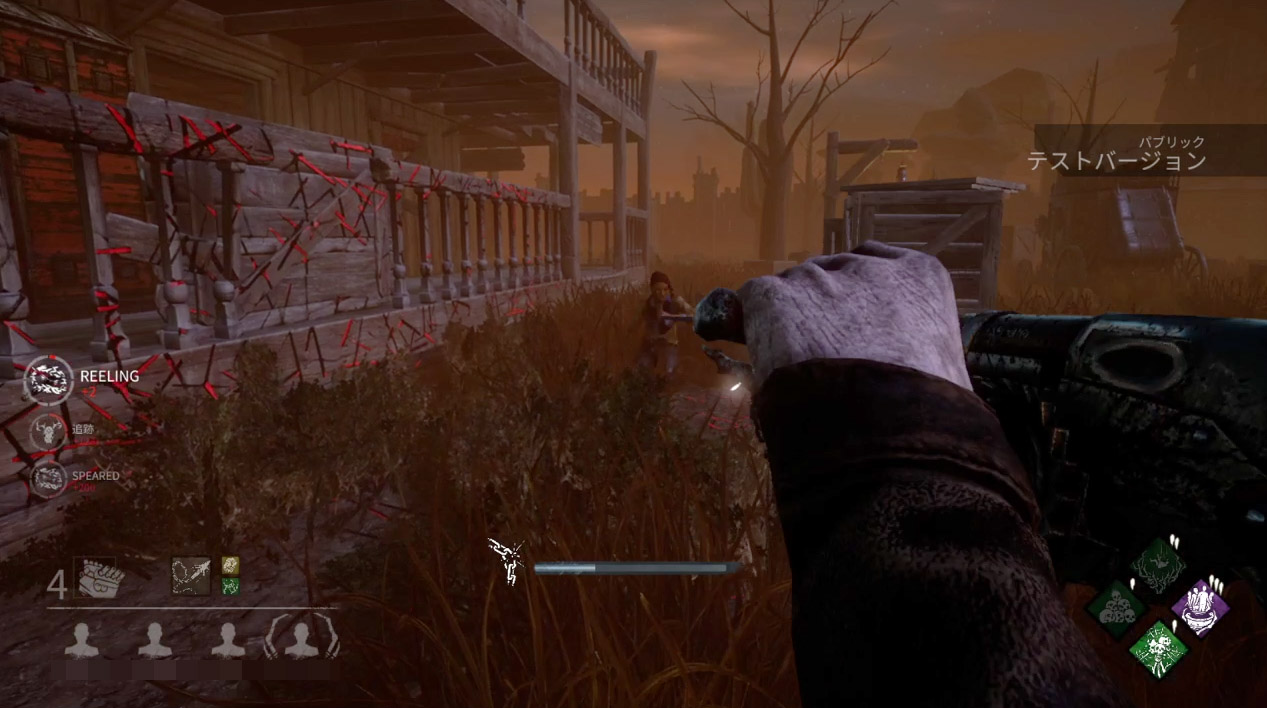Click the pile of skulls perk
The width and height of the screenshot is (1267, 708).
[1115, 607]
